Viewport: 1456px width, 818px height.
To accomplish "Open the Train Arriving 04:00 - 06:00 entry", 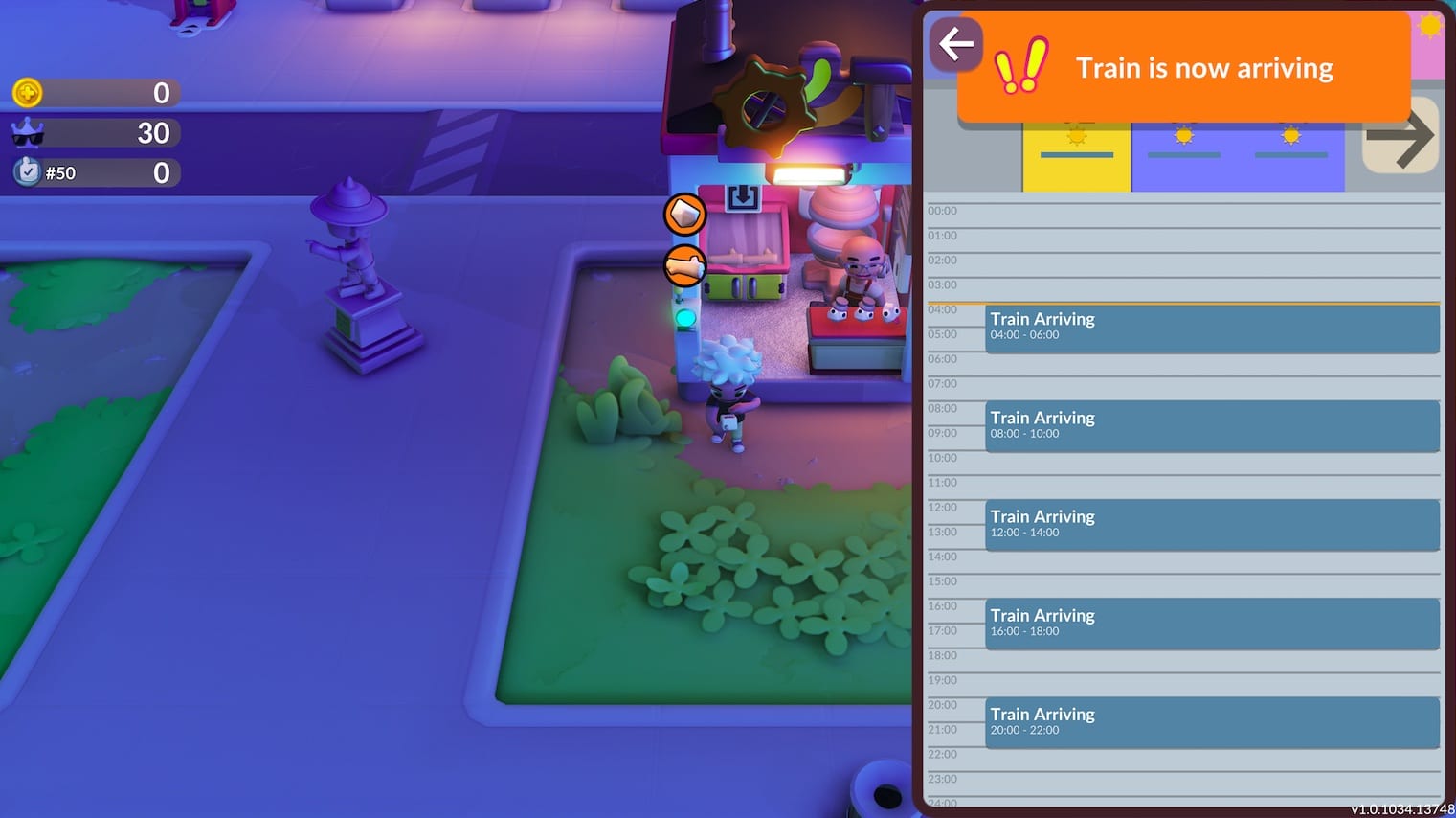I will coord(1211,329).
